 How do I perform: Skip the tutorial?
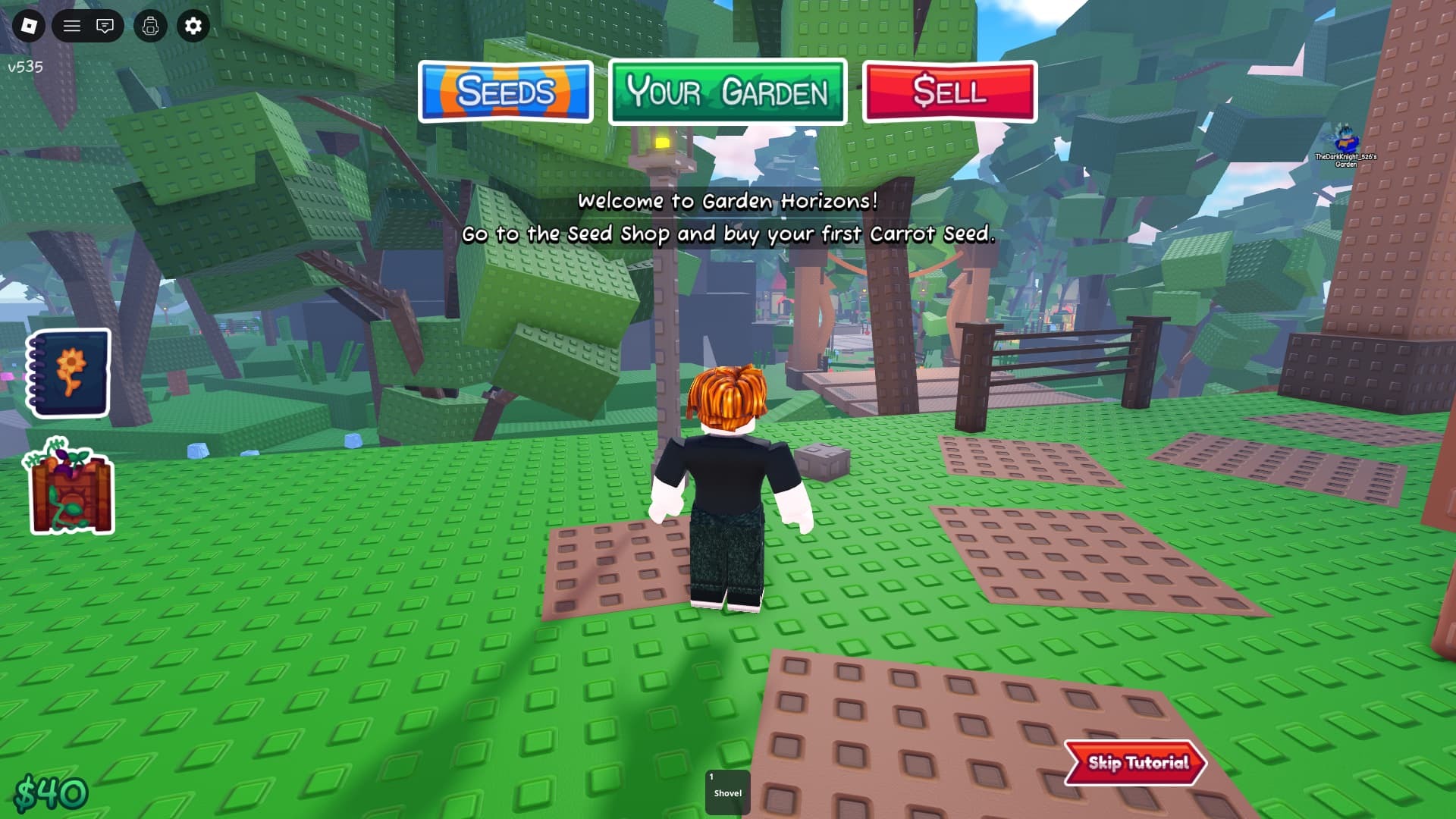(1134, 764)
